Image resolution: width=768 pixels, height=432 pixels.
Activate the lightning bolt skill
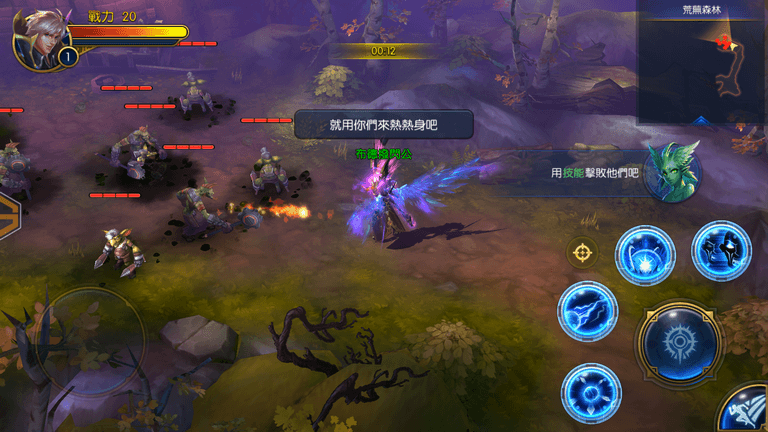click(587, 310)
